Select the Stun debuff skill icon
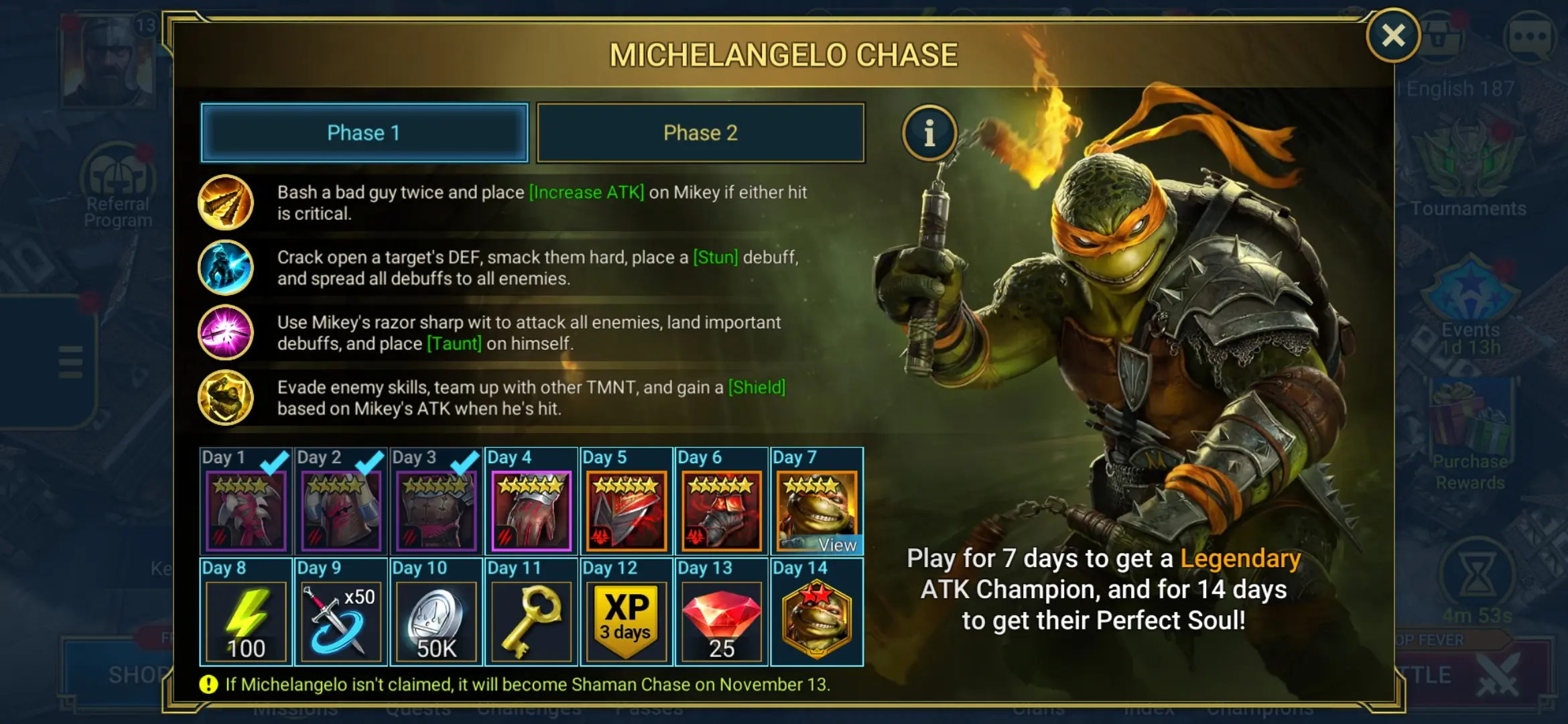Image resolution: width=1568 pixels, height=724 pixels. point(226,267)
